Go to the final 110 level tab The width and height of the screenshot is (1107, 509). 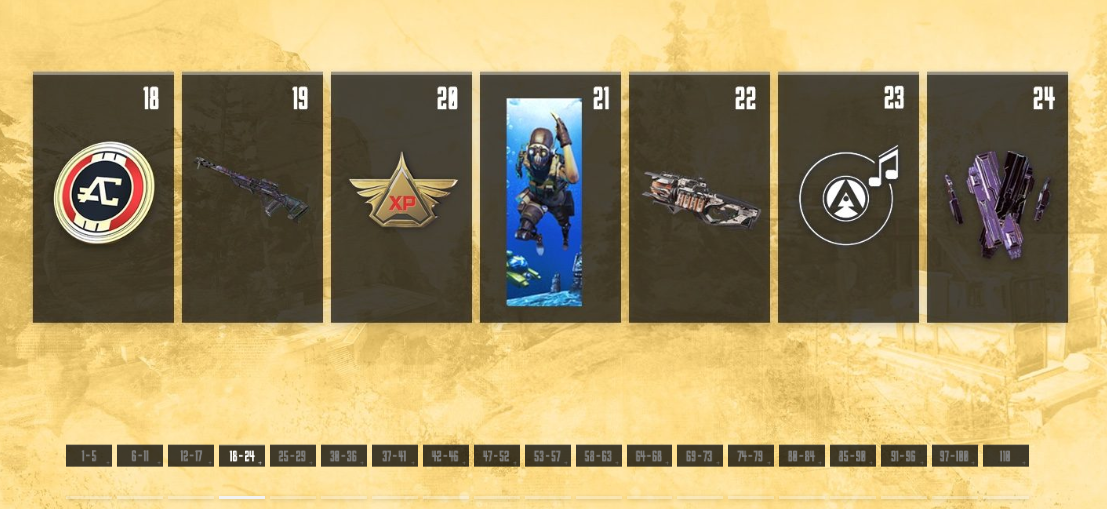coord(1006,456)
